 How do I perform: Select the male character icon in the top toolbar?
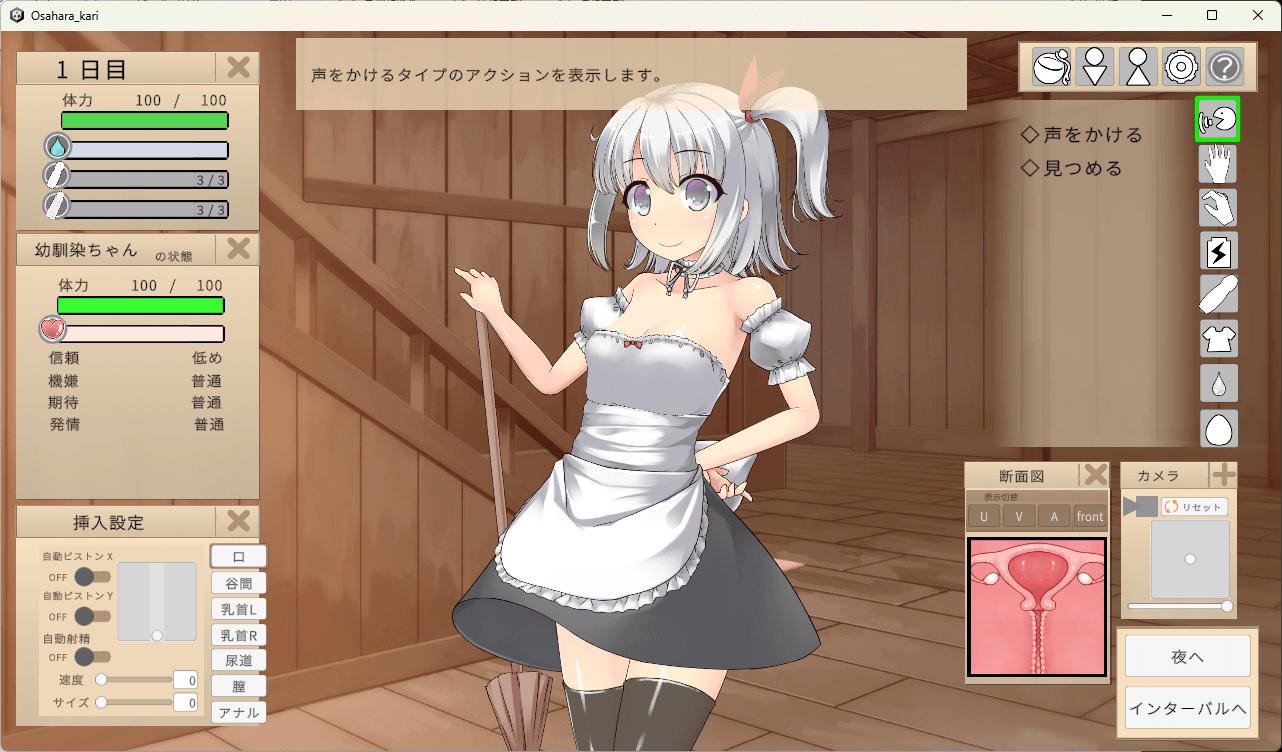(x=1137, y=66)
